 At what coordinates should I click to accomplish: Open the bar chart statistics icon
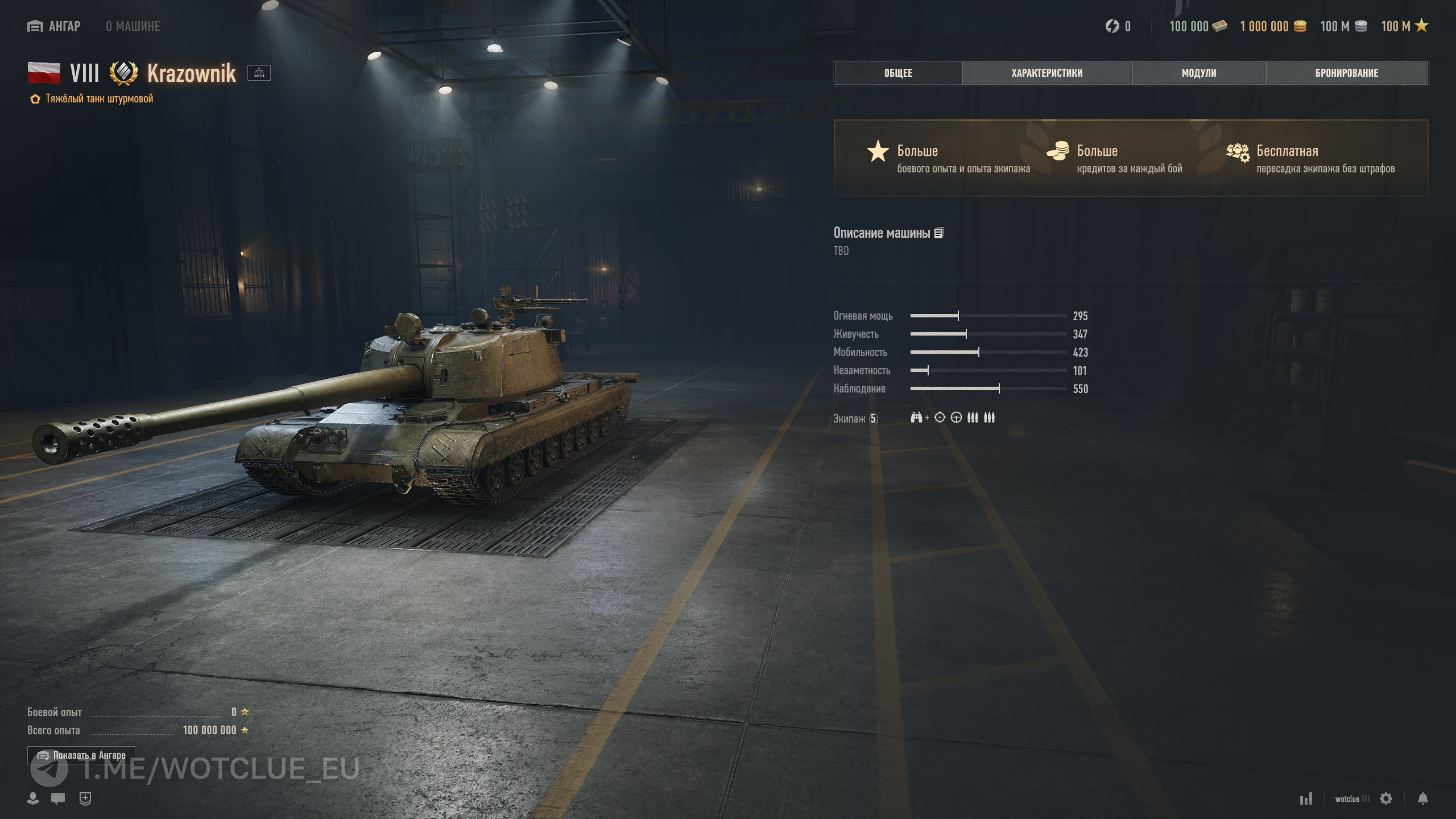pyautogui.click(x=1306, y=799)
